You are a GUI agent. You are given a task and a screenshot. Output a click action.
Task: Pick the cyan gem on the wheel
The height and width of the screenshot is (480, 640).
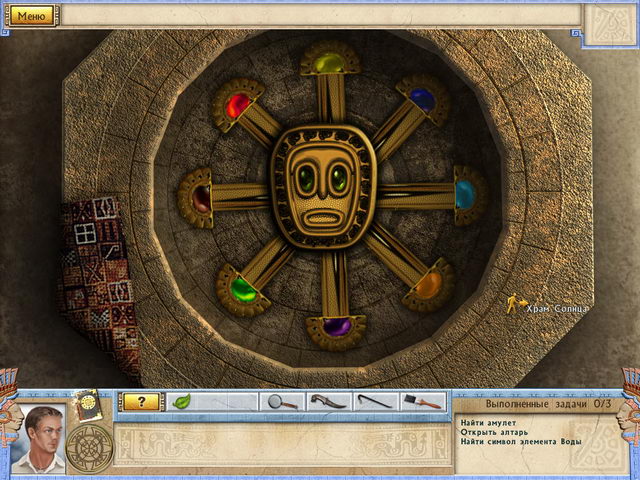(465, 193)
